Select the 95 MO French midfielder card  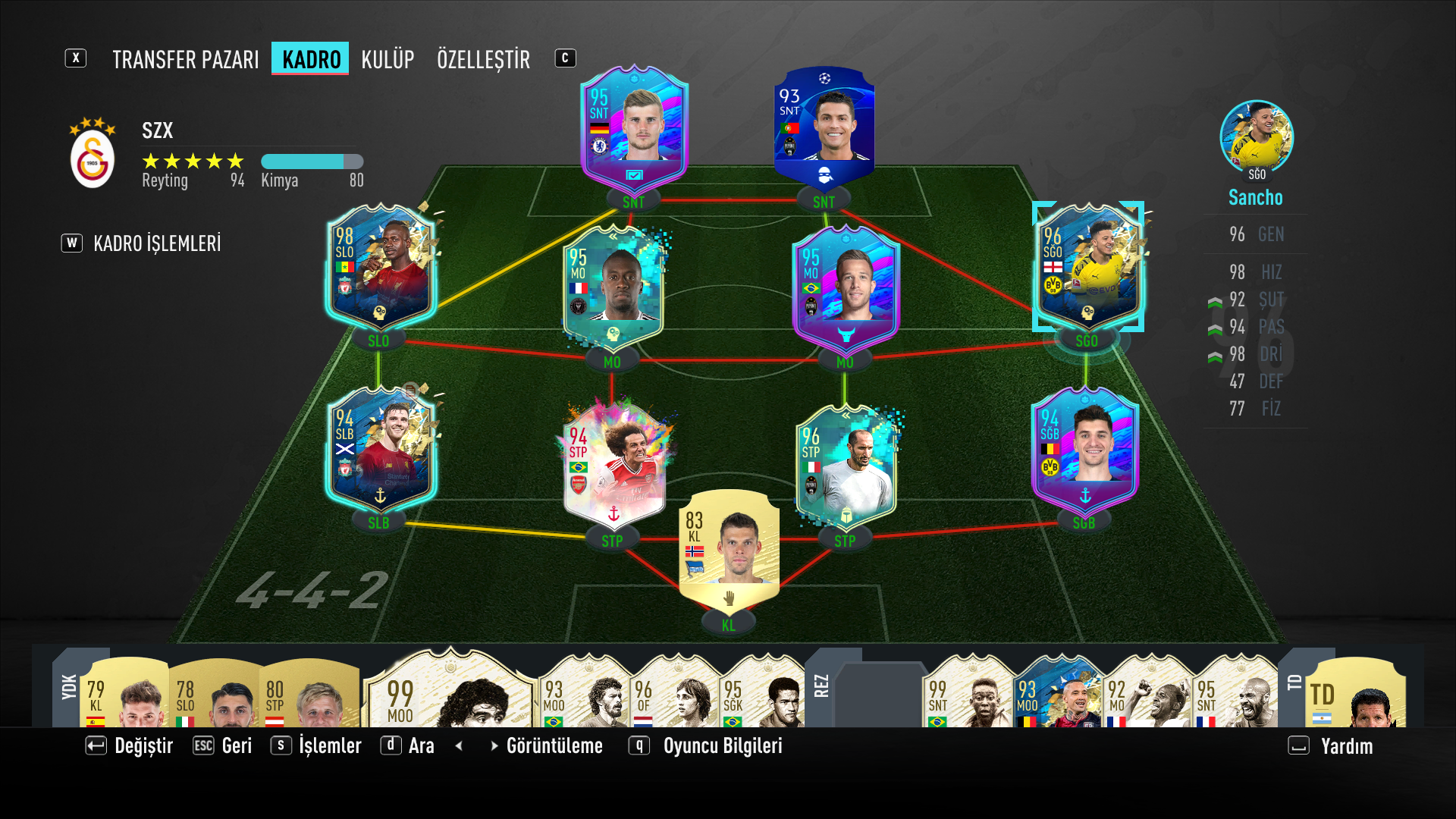[x=613, y=288]
